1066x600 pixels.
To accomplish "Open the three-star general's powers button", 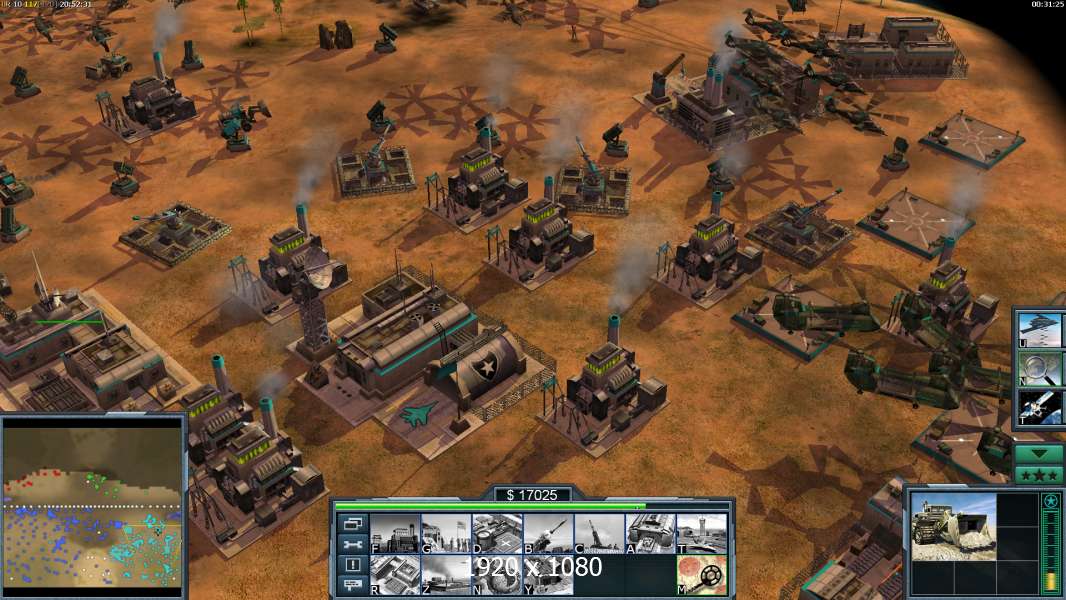I will click(x=1039, y=474).
